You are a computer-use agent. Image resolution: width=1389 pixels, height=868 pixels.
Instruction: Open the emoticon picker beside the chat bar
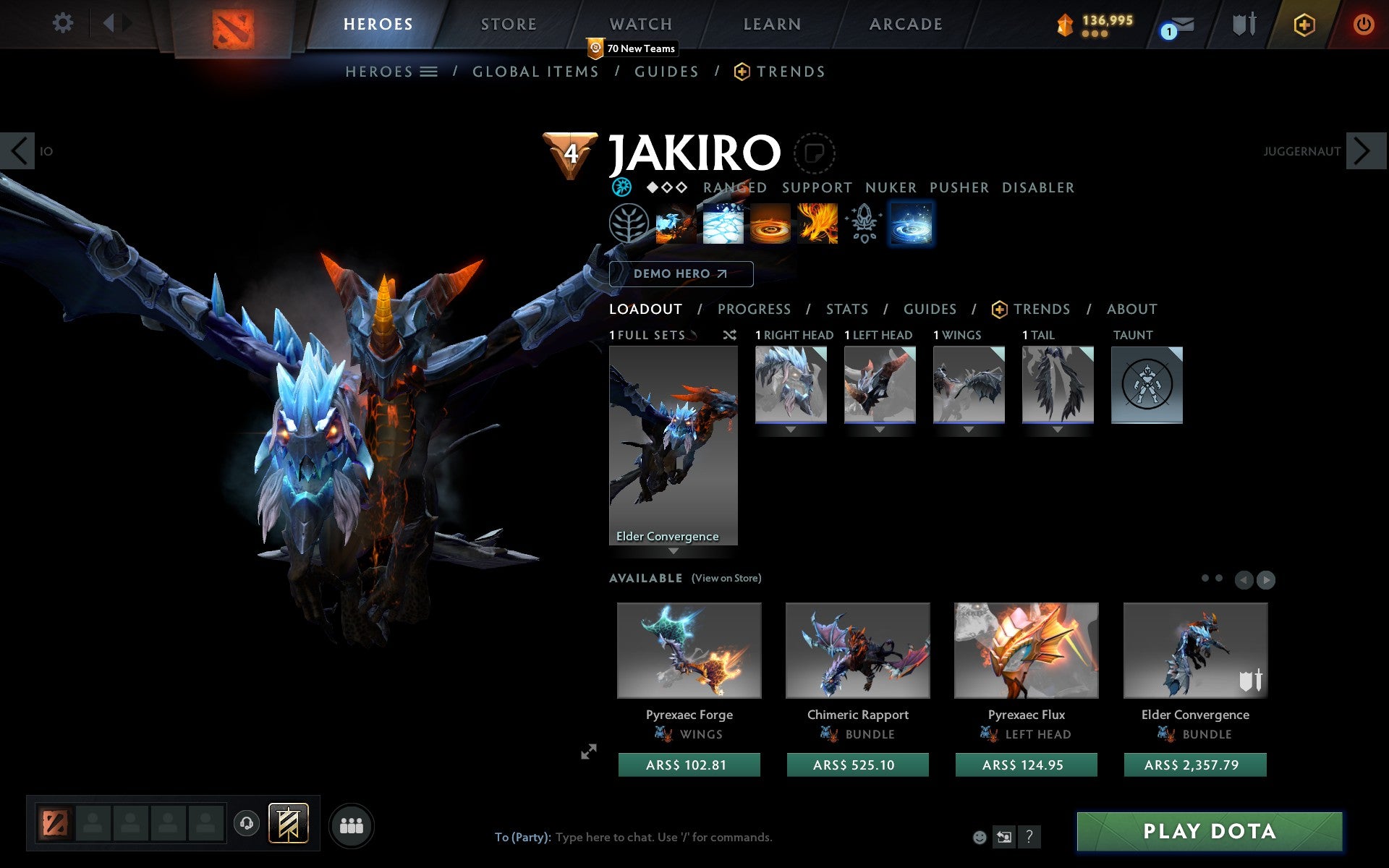coord(981,836)
